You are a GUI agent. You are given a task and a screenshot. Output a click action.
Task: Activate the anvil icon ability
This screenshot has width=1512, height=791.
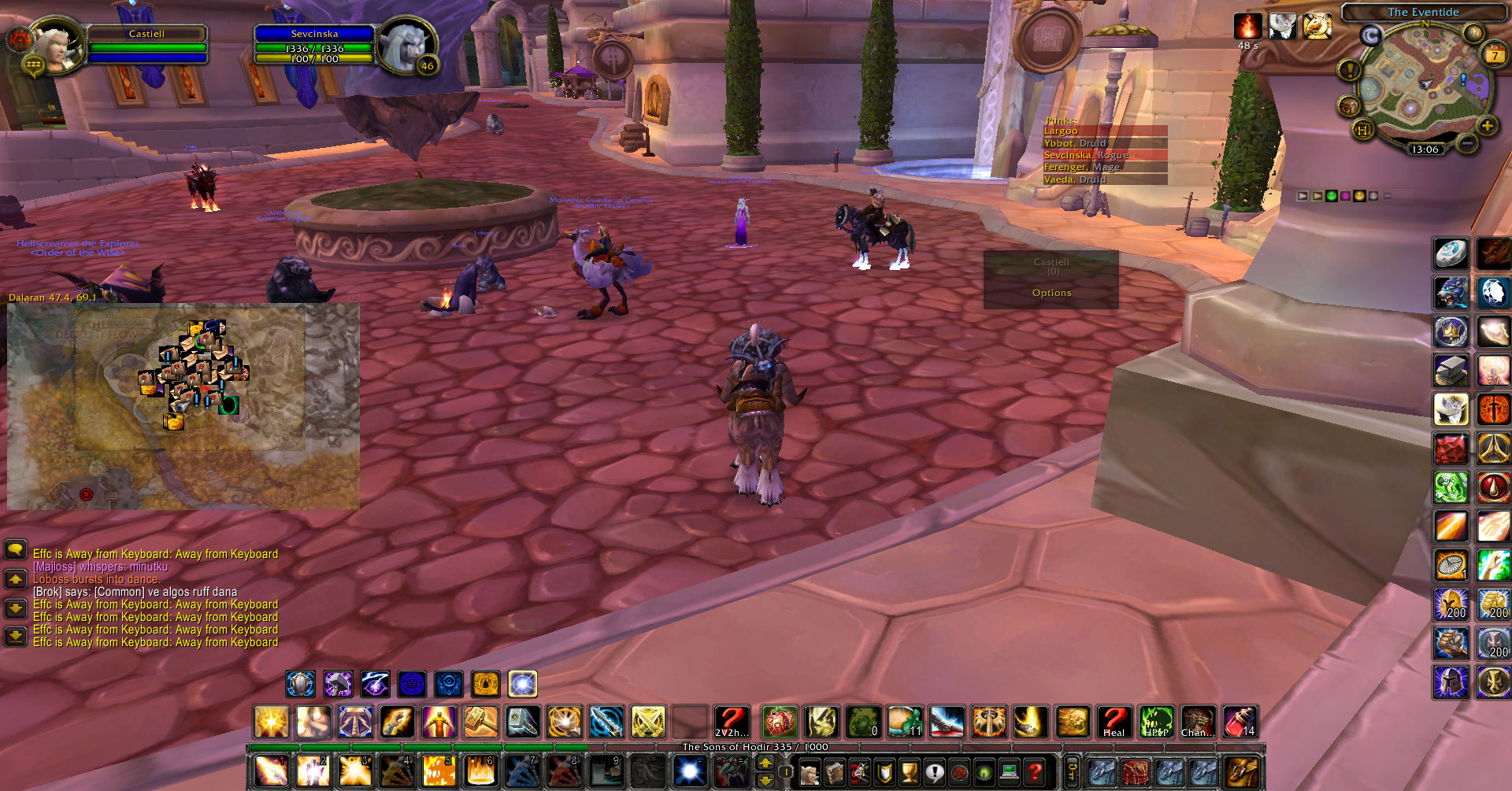[x=1451, y=370]
